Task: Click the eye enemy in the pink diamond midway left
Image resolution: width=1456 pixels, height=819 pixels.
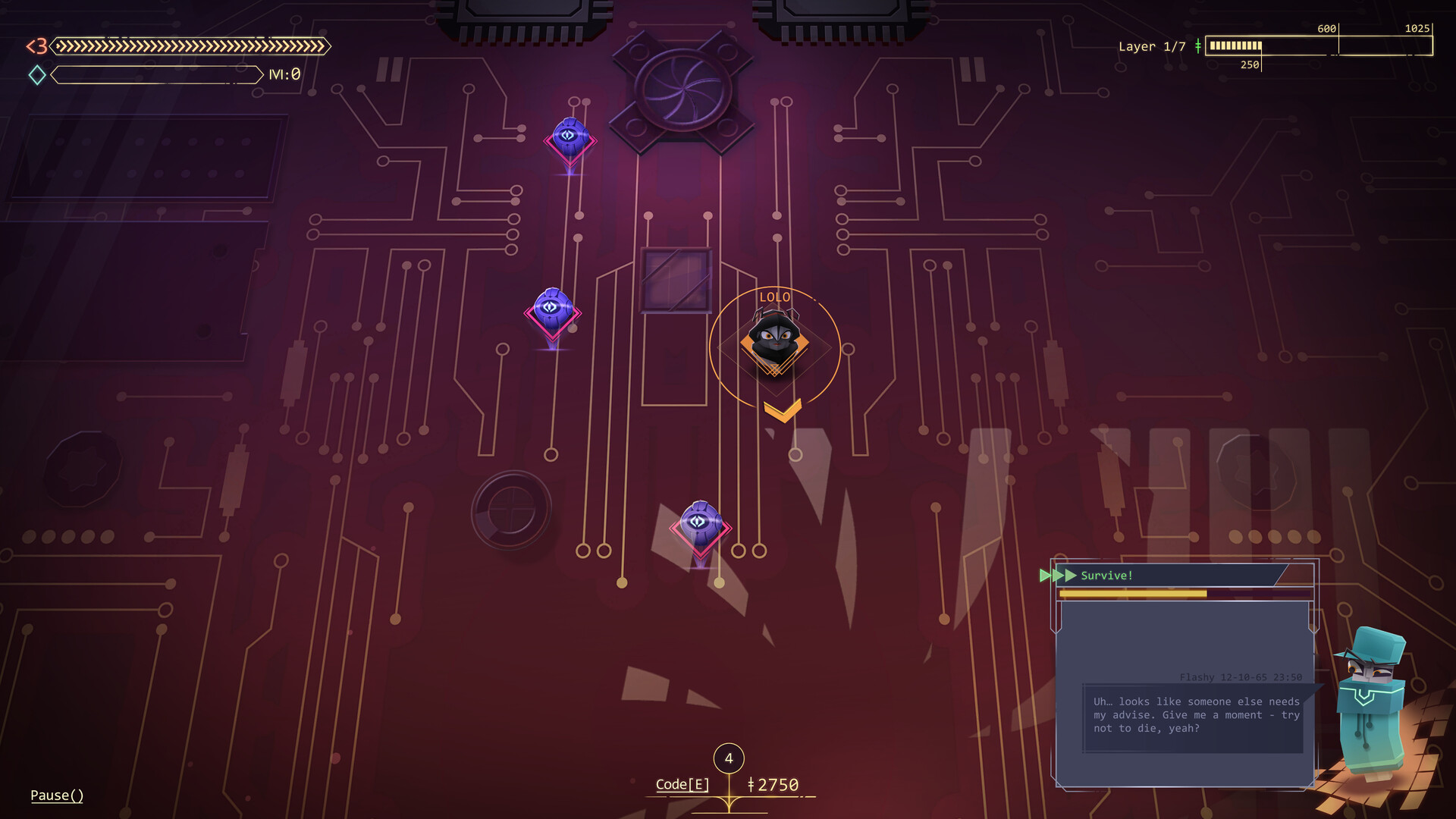Action: coord(552,308)
